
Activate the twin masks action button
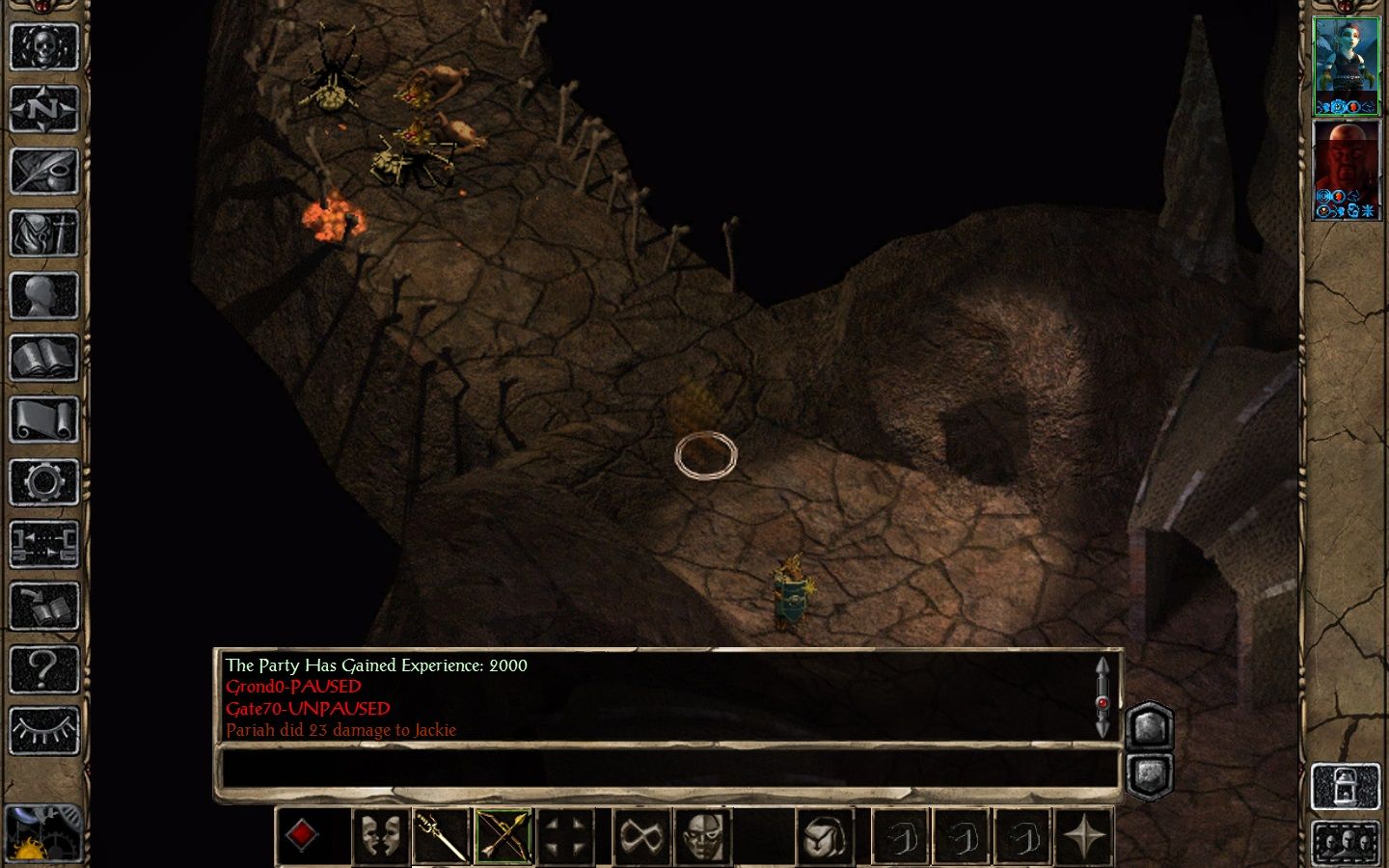pos(380,835)
